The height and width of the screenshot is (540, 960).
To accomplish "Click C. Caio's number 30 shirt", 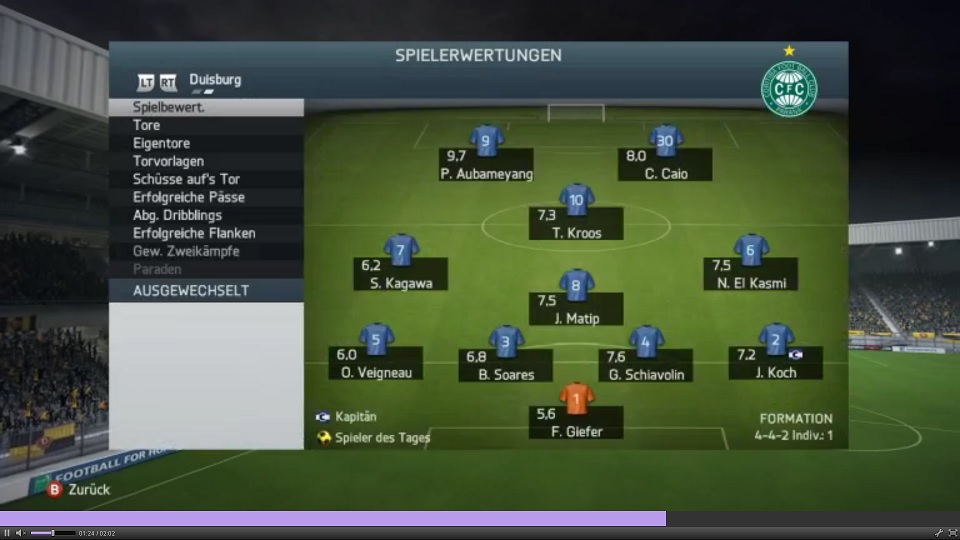I will tap(665, 140).
